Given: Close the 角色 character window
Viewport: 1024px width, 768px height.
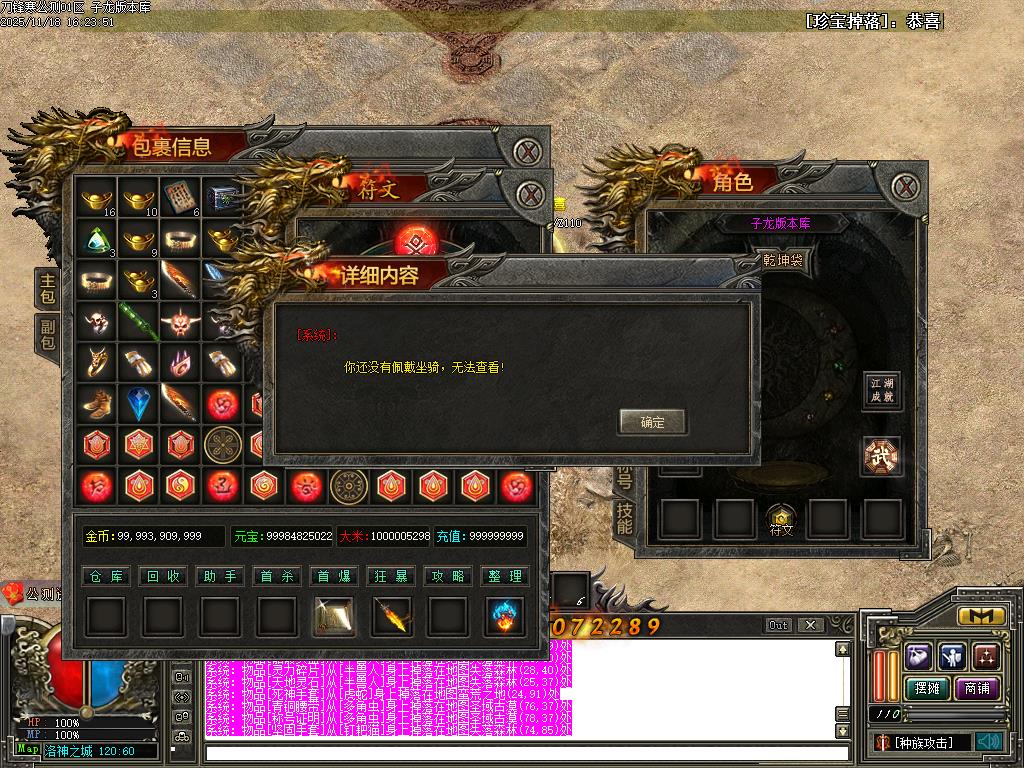Looking at the screenshot, I should (905, 186).
